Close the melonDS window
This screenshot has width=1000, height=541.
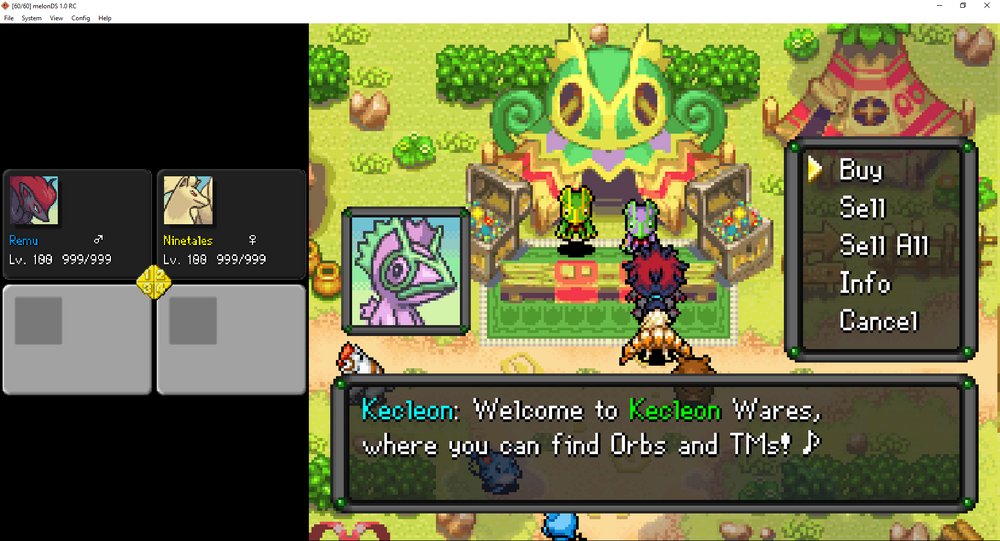pos(988,6)
